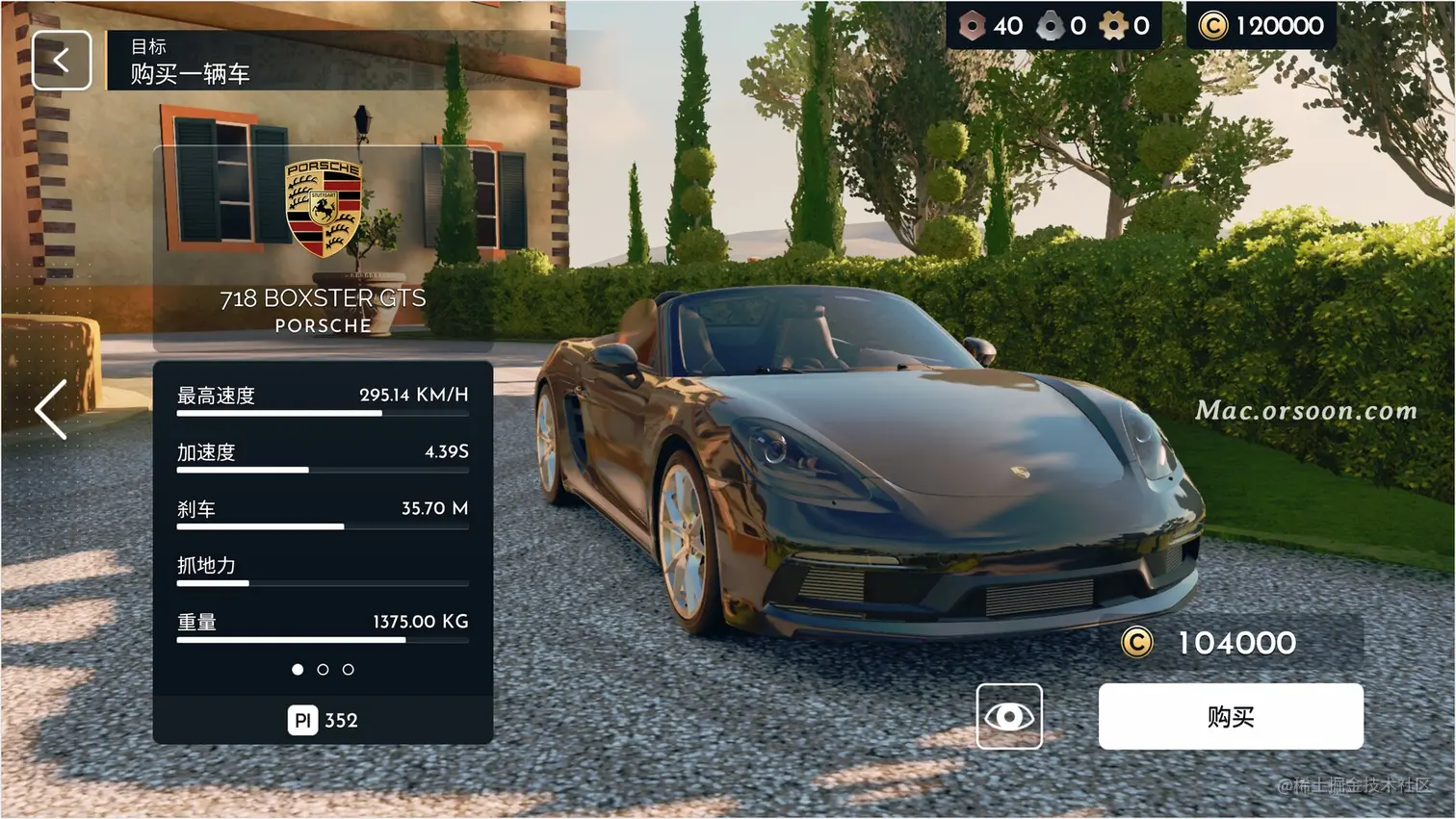1456x819 pixels.
Task: Go back using the top-left back button
Action: point(62,61)
